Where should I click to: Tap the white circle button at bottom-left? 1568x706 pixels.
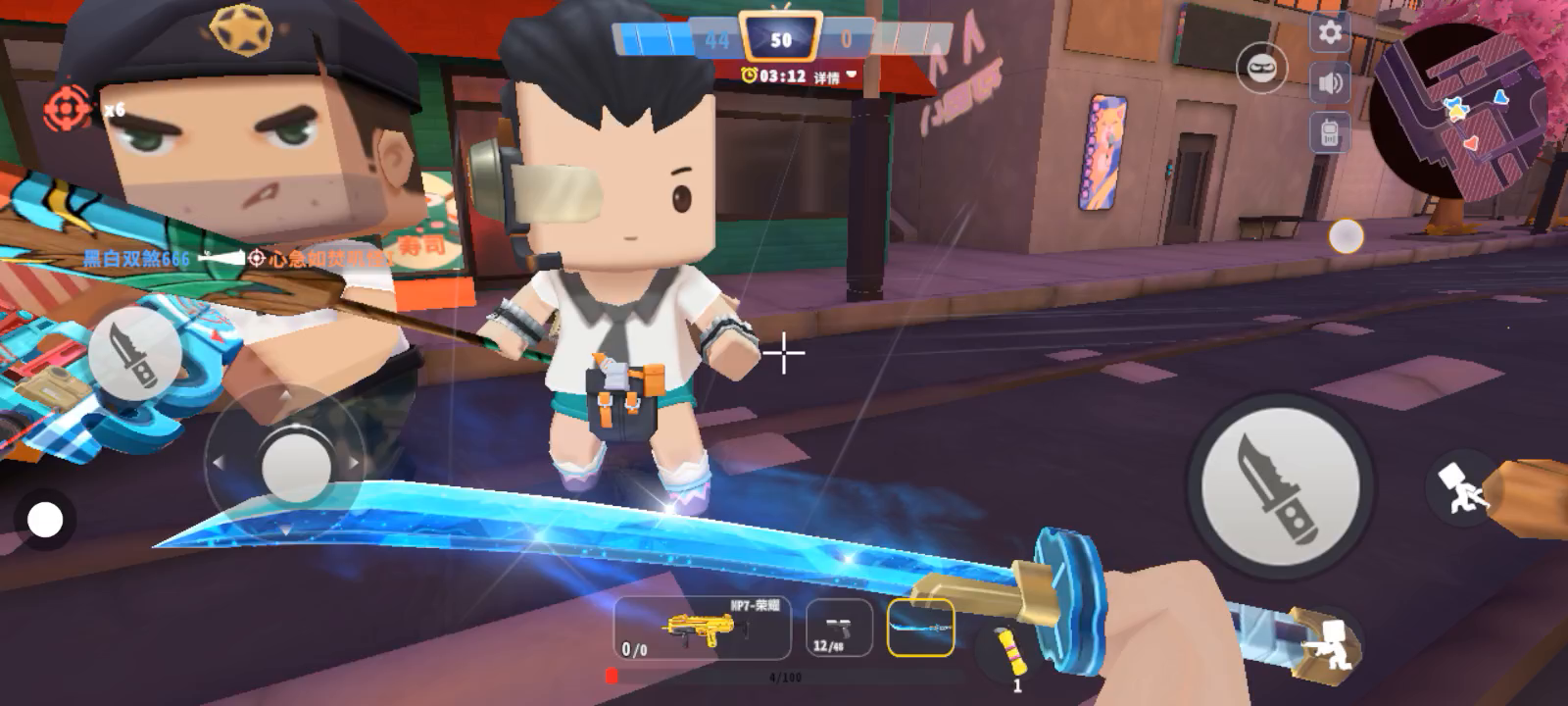click(x=44, y=520)
